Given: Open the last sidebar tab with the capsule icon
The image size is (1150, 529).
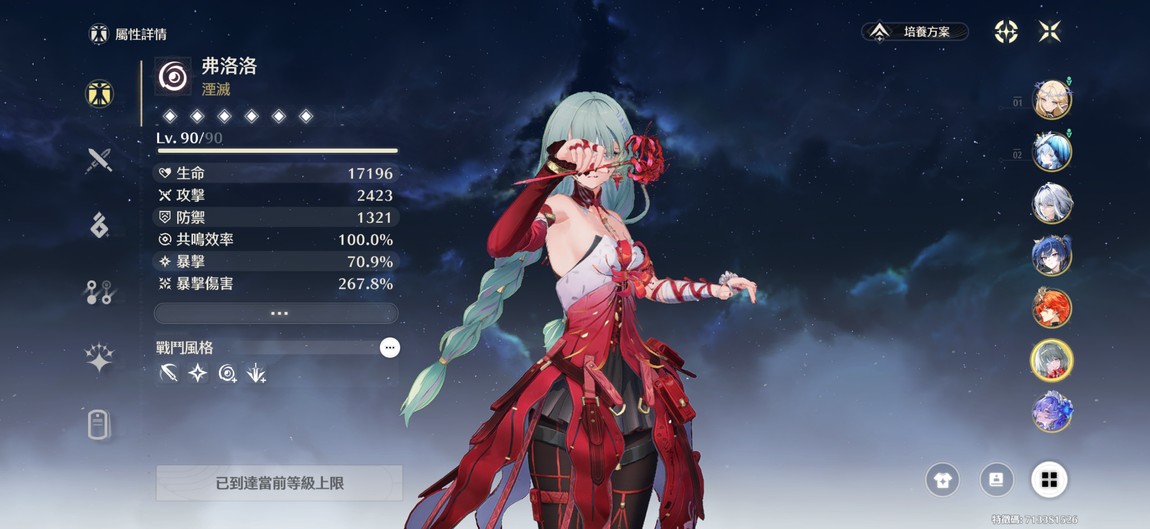Looking at the screenshot, I should [99, 425].
